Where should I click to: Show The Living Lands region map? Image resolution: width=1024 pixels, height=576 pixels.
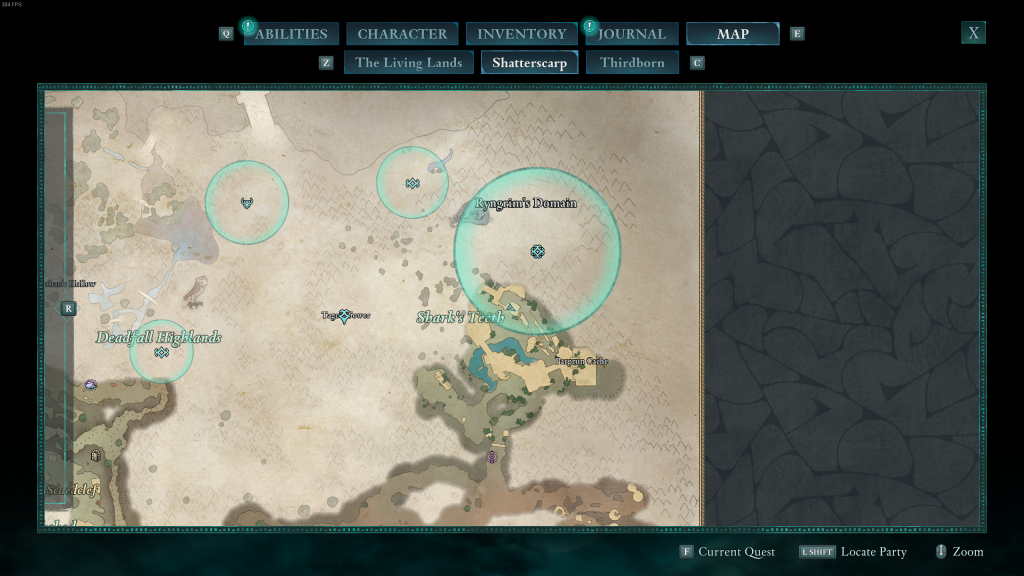[x=408, y=63]
